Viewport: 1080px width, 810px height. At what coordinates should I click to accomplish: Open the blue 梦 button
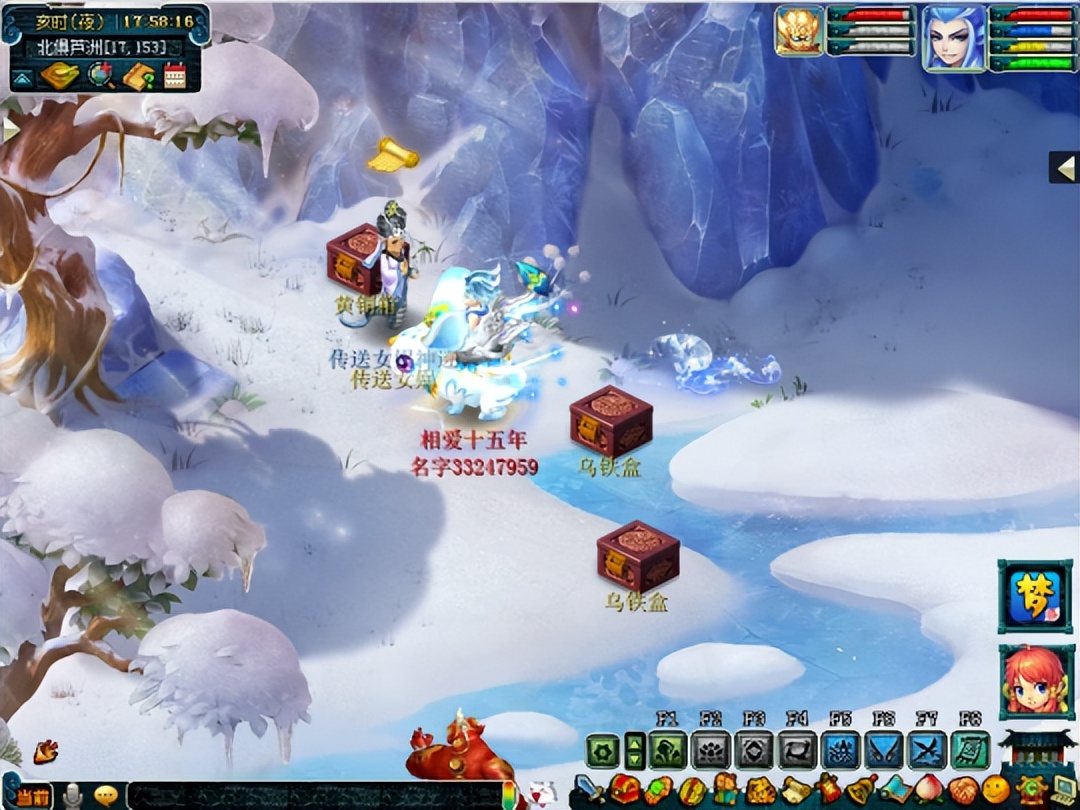(x=1034, y=596)
